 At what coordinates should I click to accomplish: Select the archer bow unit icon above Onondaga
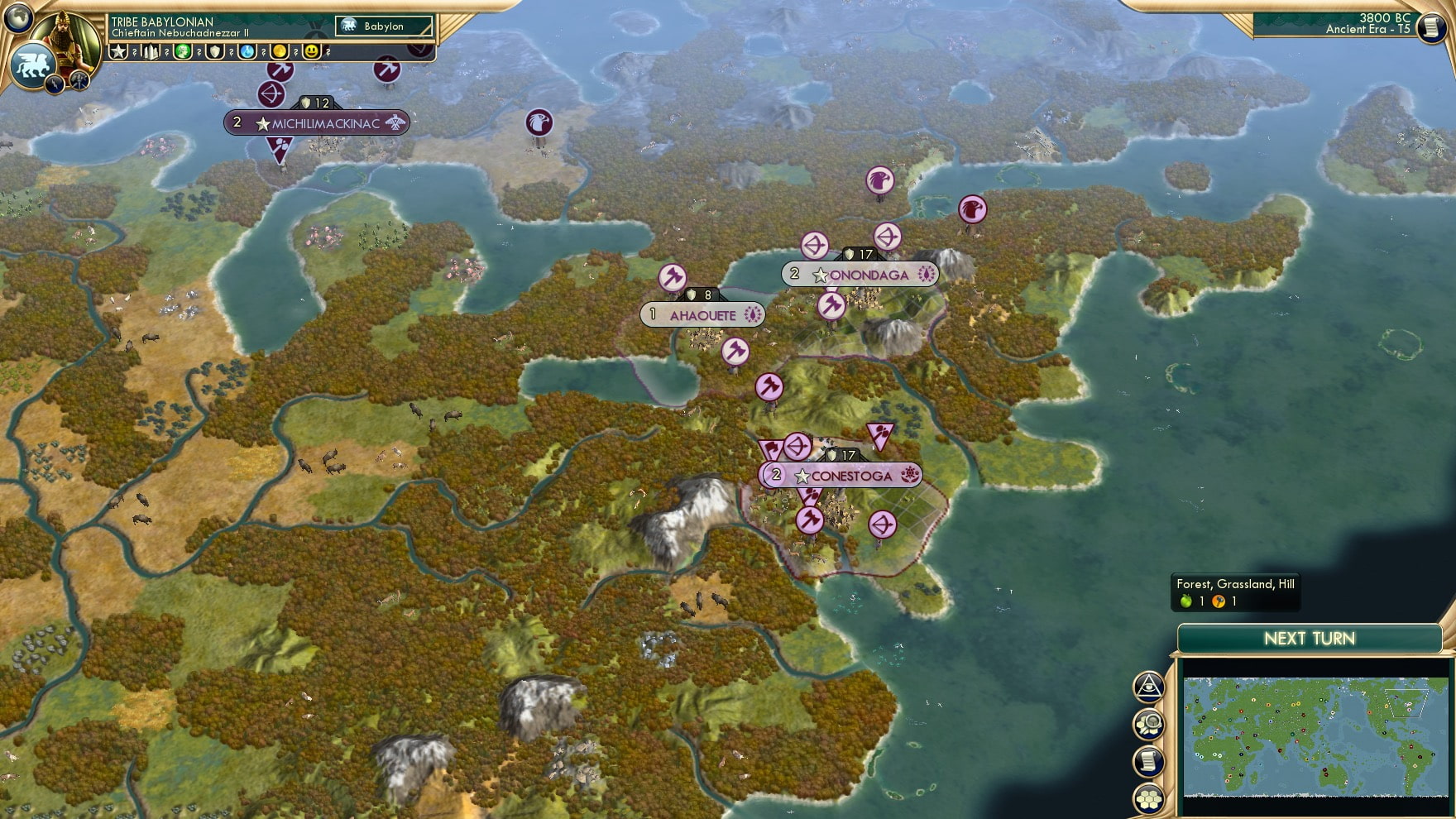pos(814,242)
